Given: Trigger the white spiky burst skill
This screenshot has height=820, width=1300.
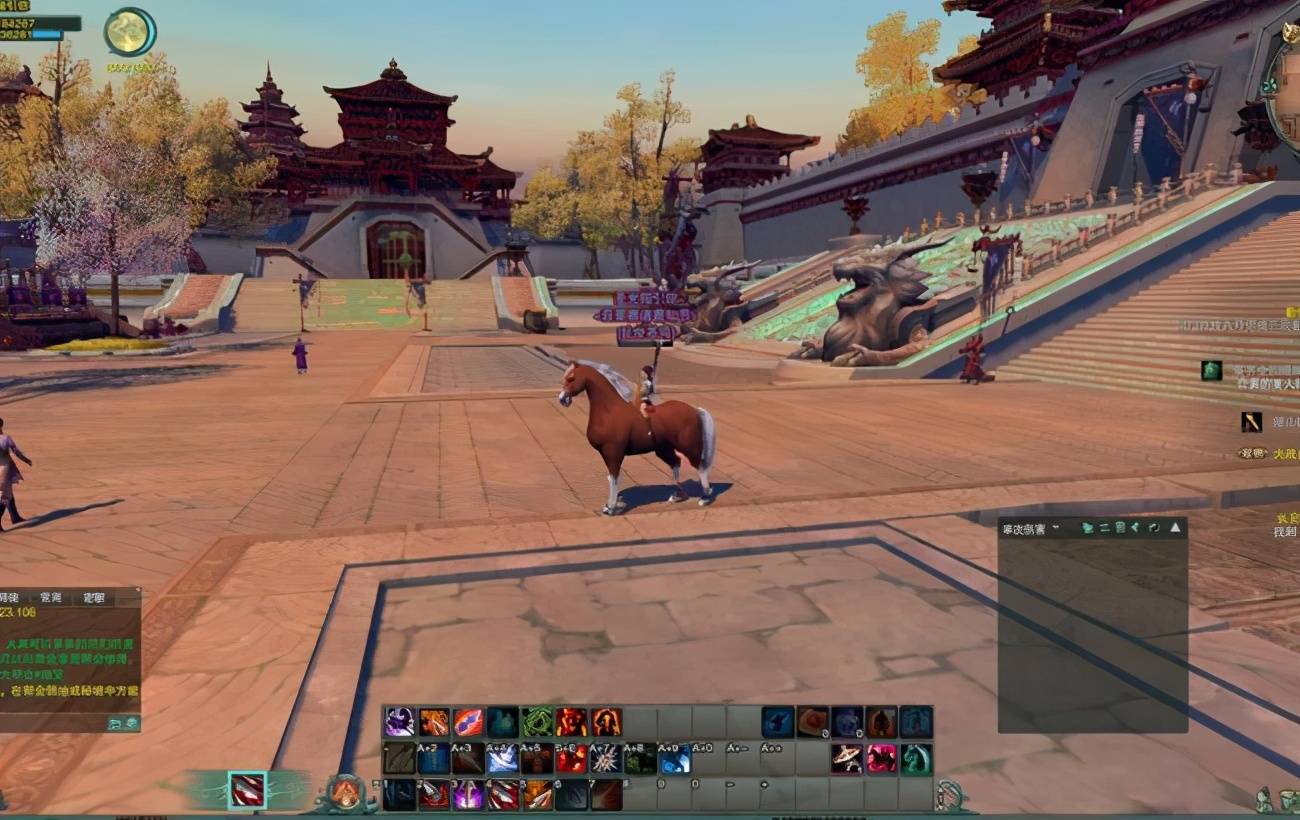Looking at the screenshot, I should pos(605,759).
